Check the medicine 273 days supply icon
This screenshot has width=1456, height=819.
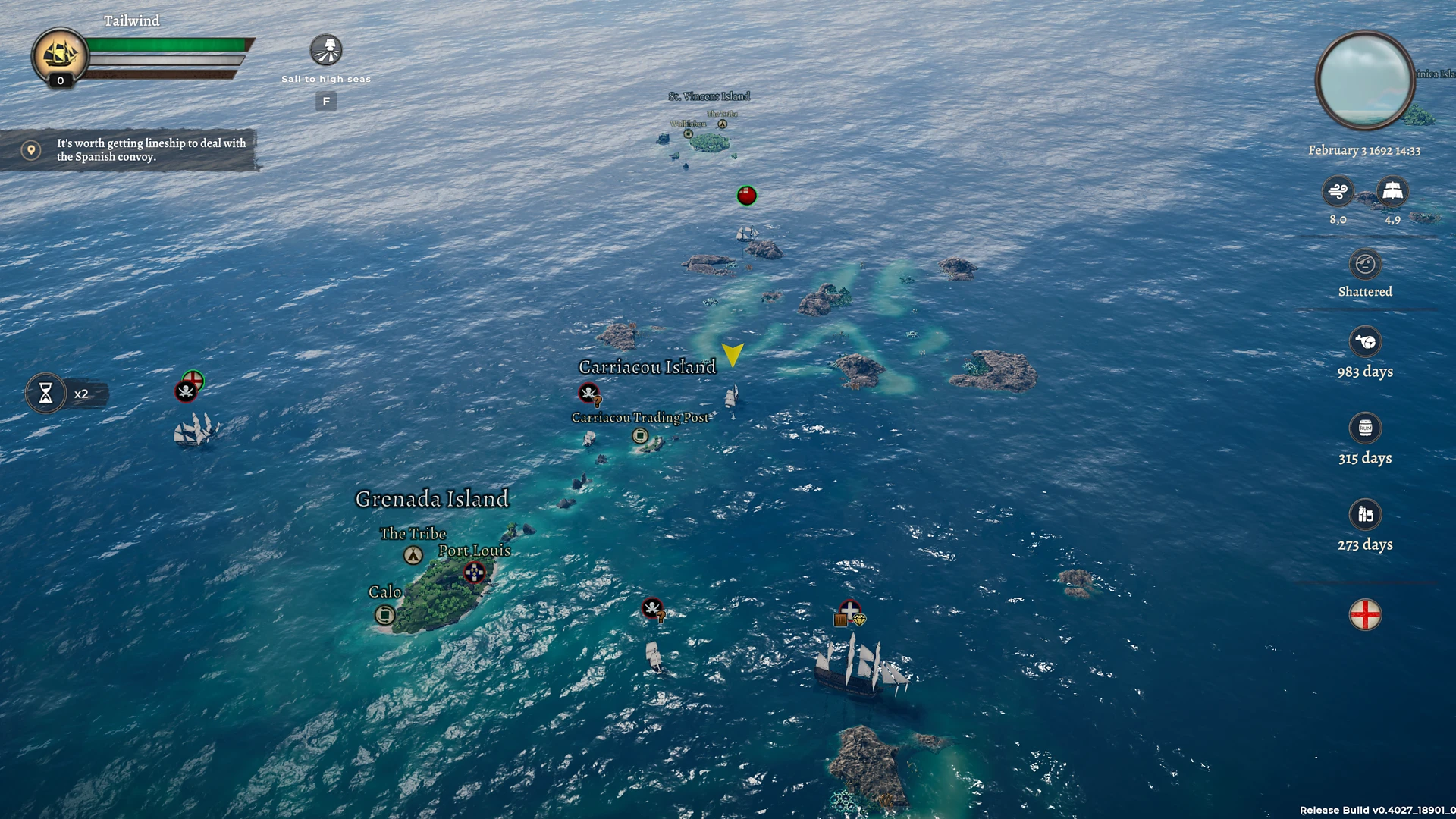tap(1365, 515)
